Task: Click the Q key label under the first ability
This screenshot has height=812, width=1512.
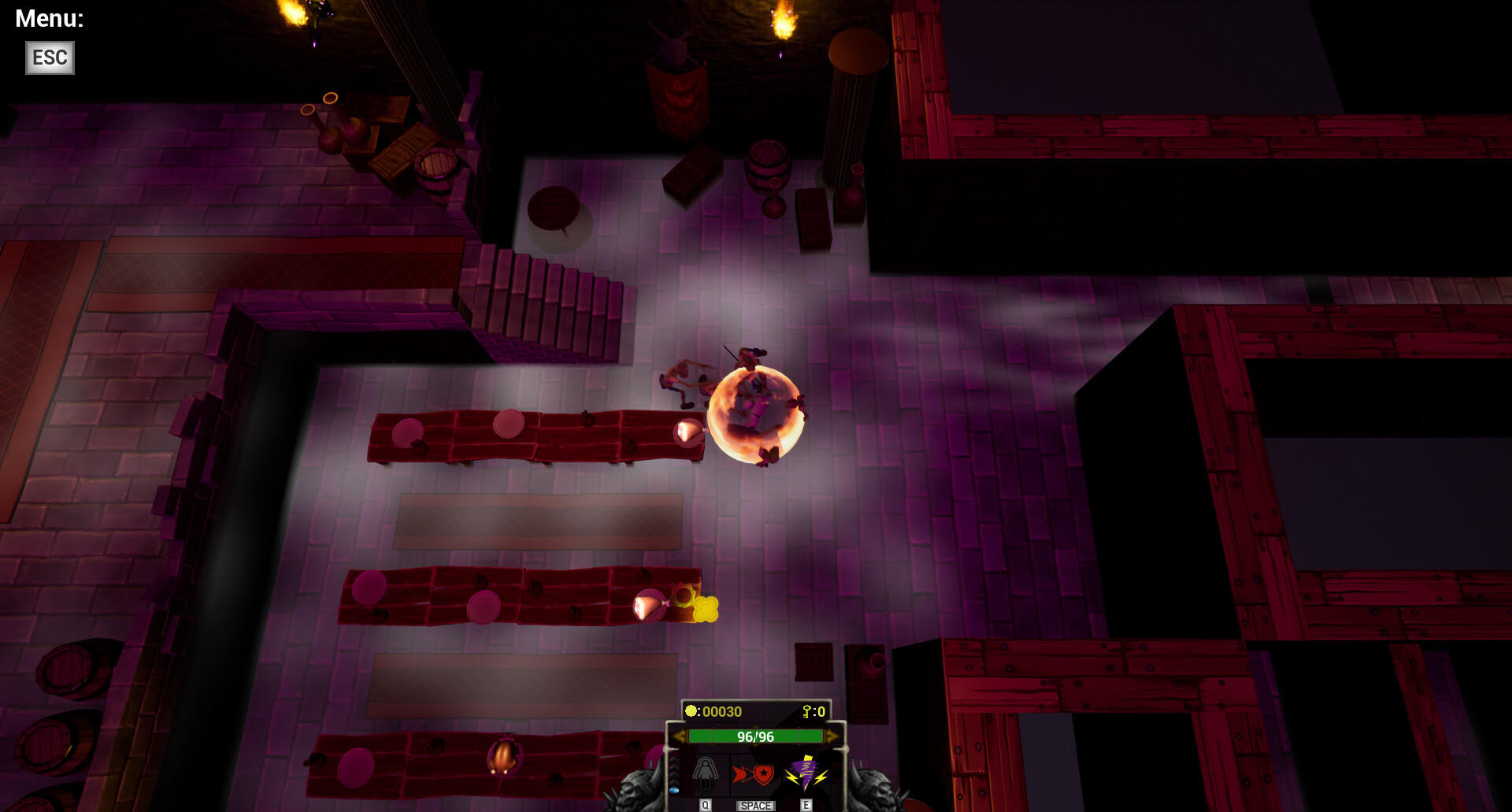Action: pyautogui.click(x=705, y=806)
